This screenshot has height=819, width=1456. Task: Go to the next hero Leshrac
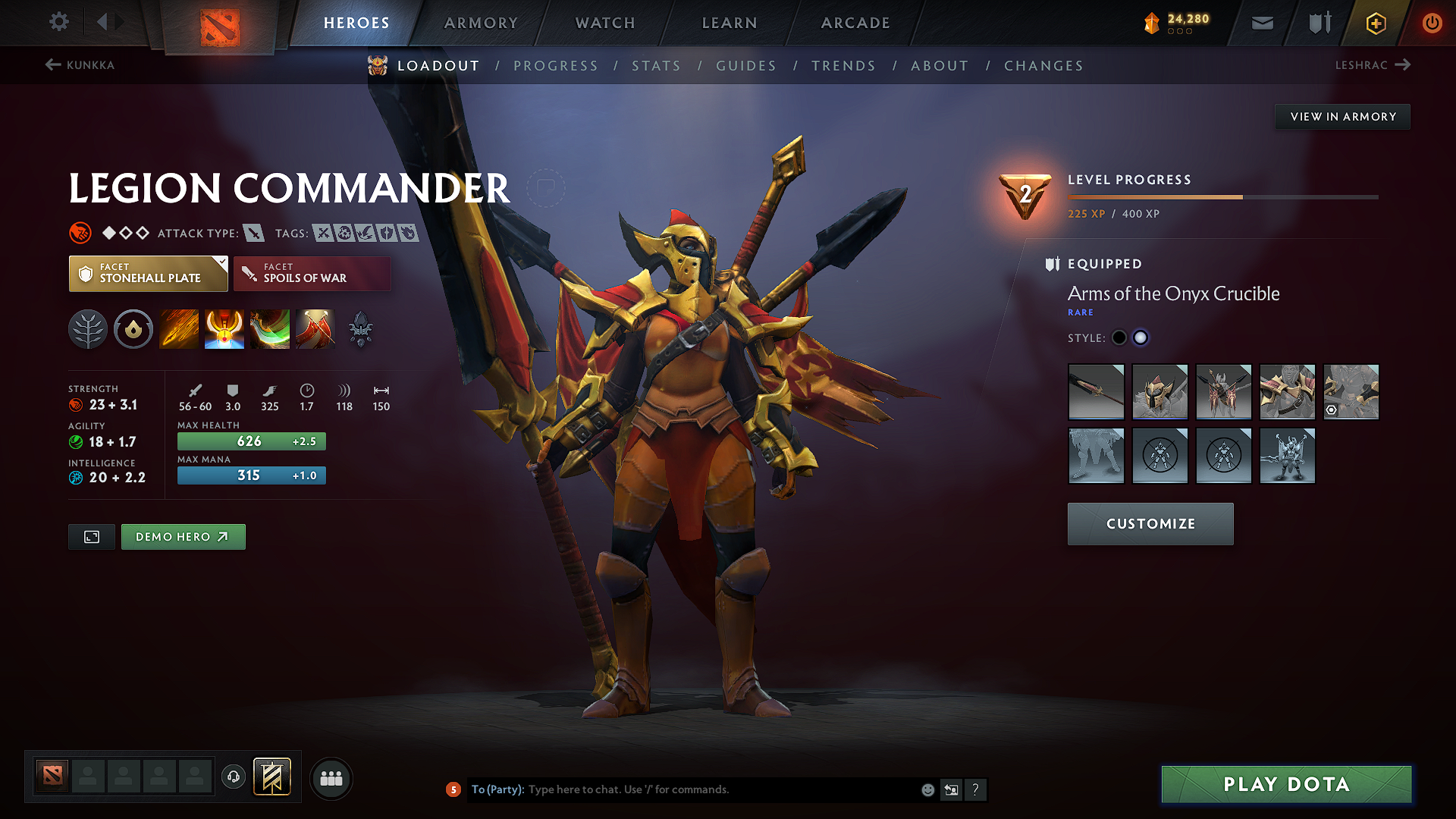[x=1374, y=65]
